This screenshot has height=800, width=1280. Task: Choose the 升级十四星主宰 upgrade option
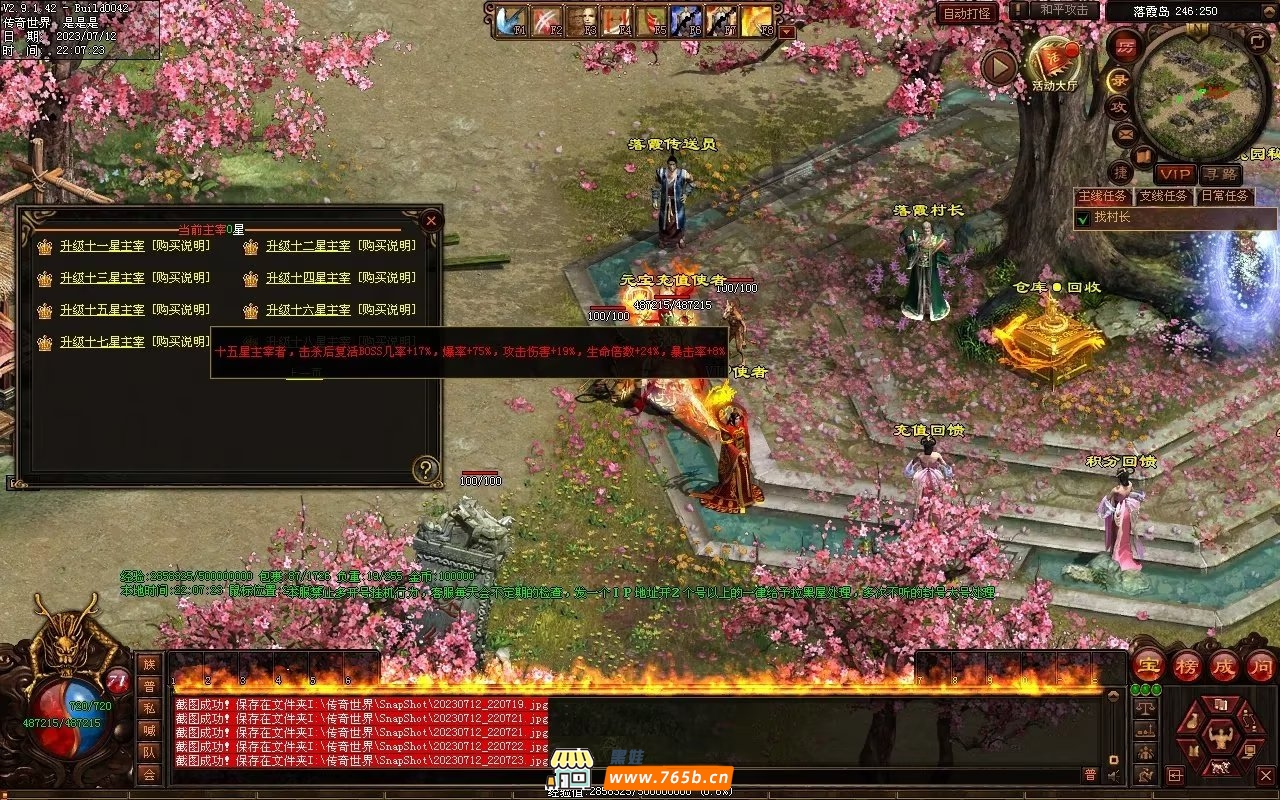point(308,278)
